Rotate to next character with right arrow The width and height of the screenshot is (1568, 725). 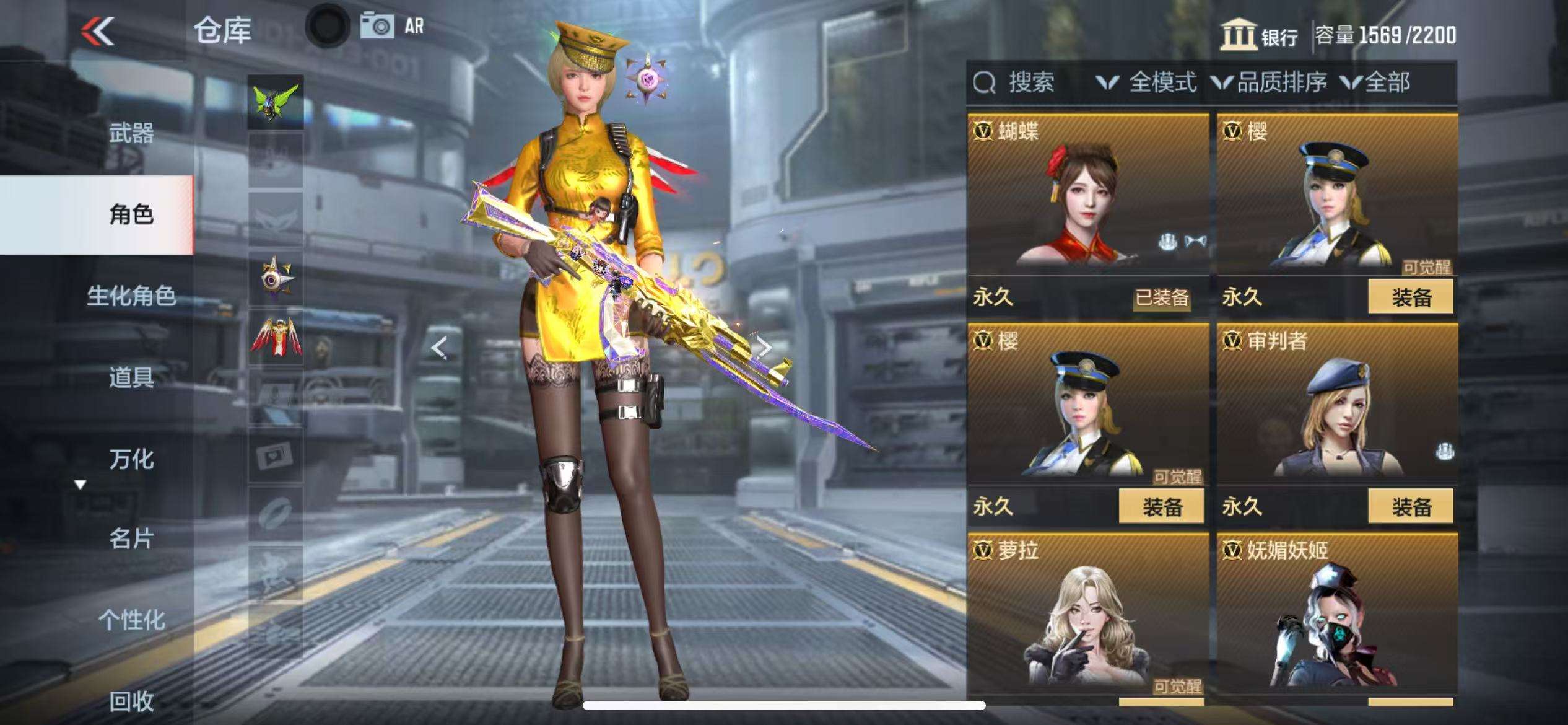point(765,347)
